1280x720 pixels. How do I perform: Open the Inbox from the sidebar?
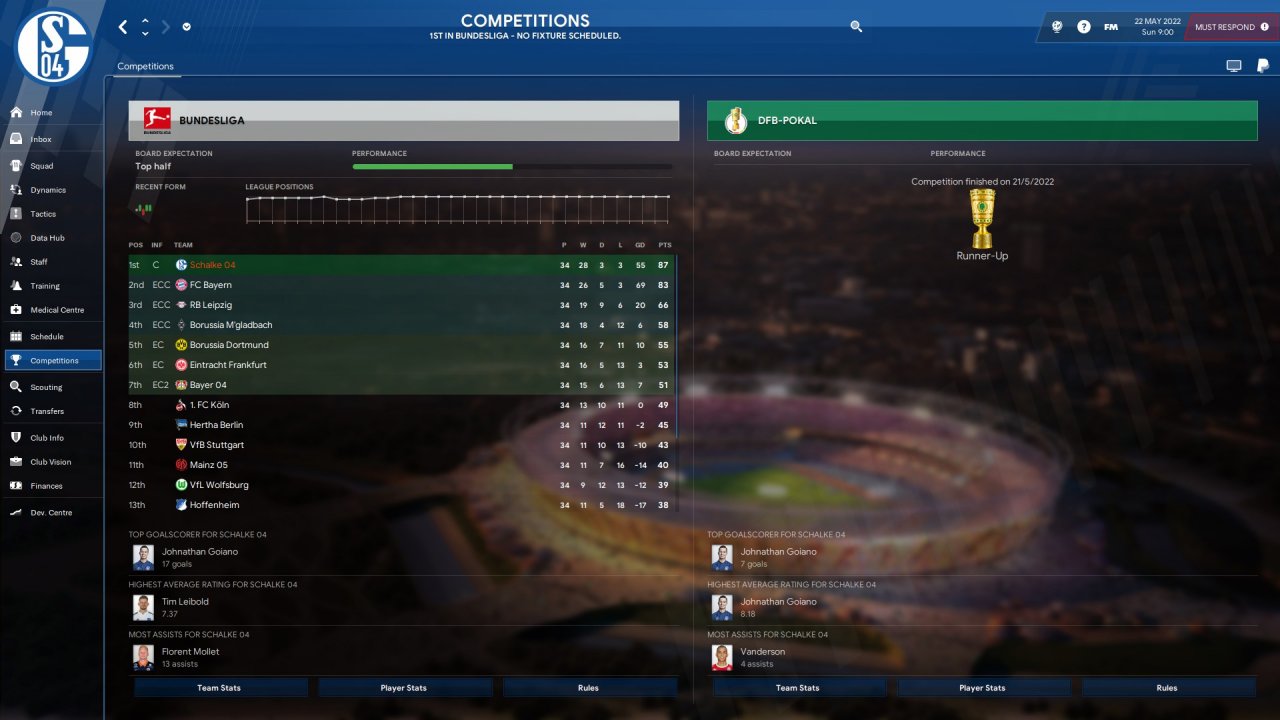point(41,139)
